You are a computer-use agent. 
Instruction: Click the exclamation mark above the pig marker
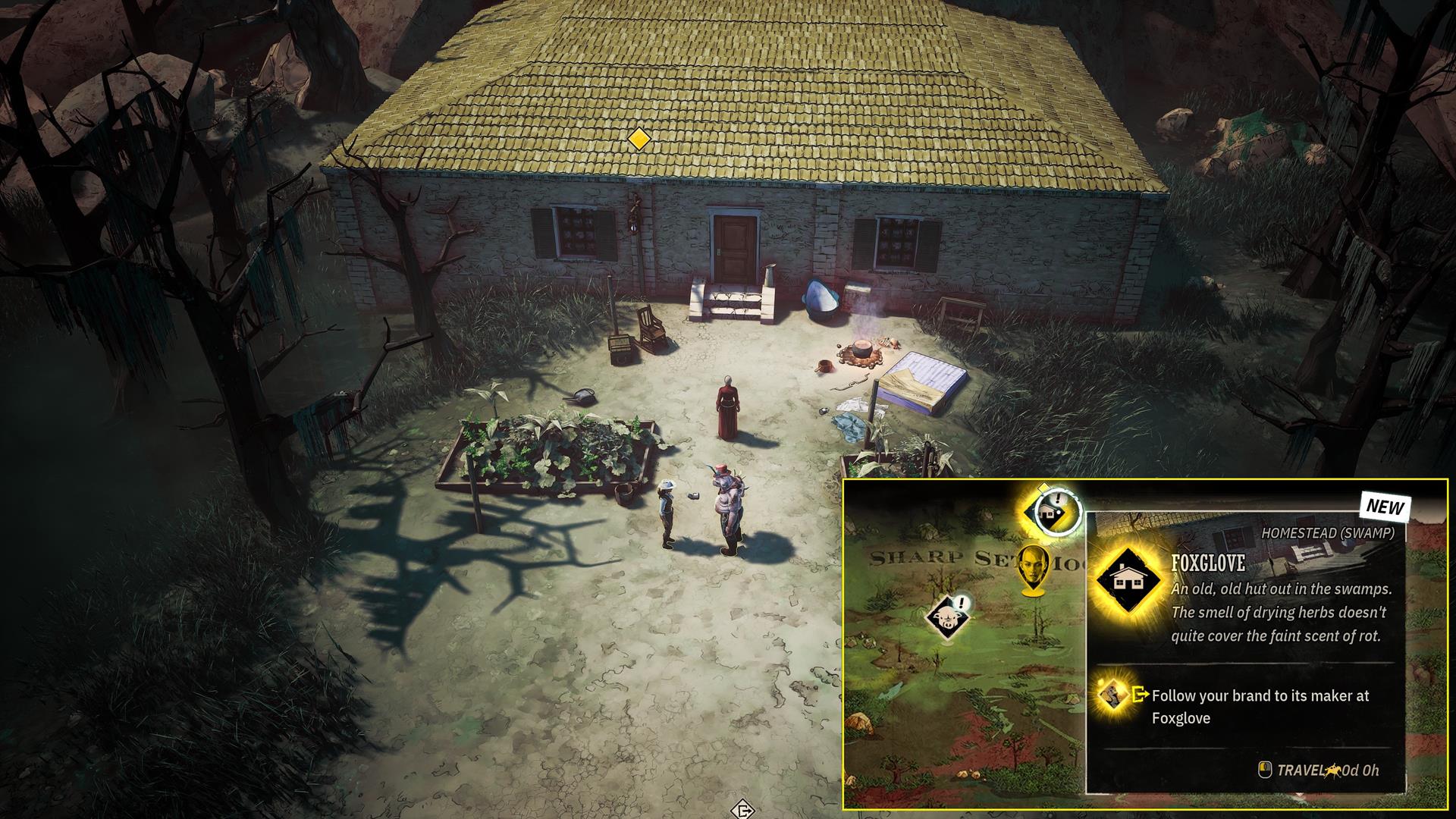tap(961, 602)
